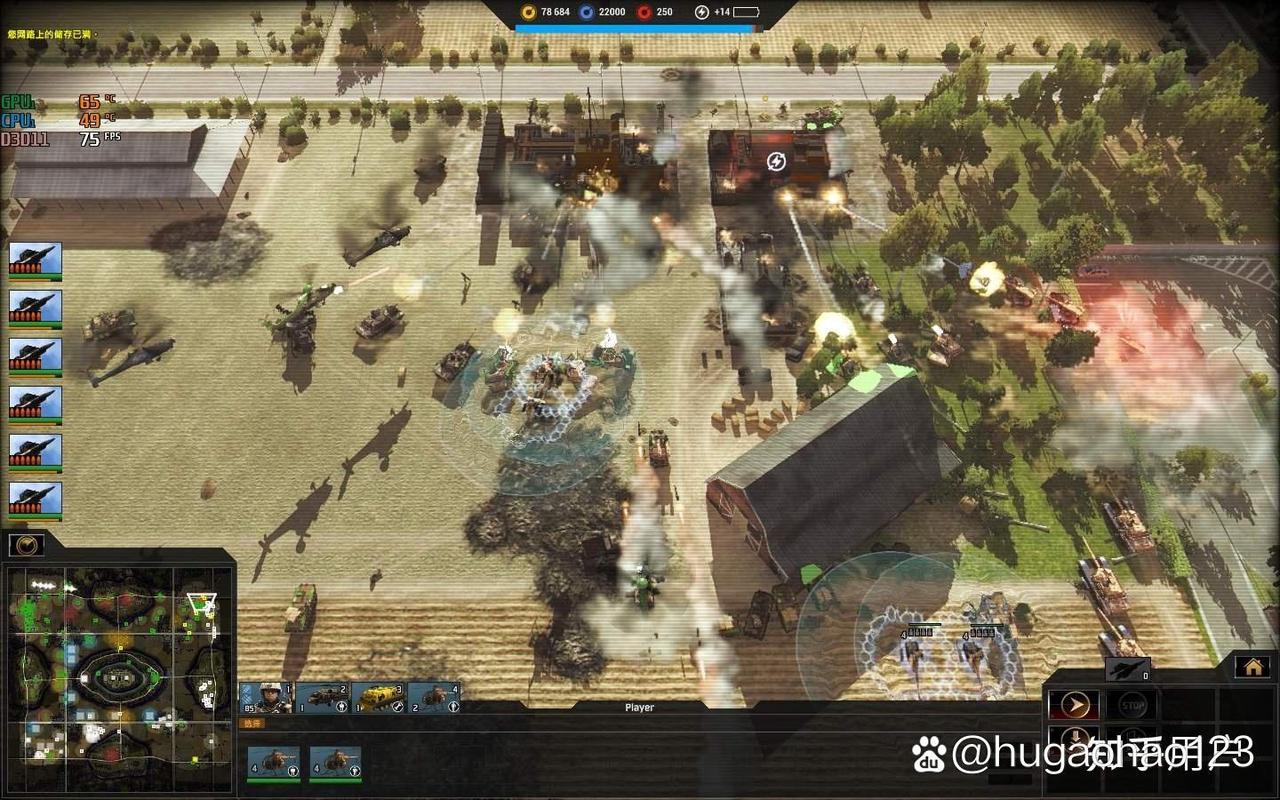Click the orange tab above the selected units

click(254, 723)
